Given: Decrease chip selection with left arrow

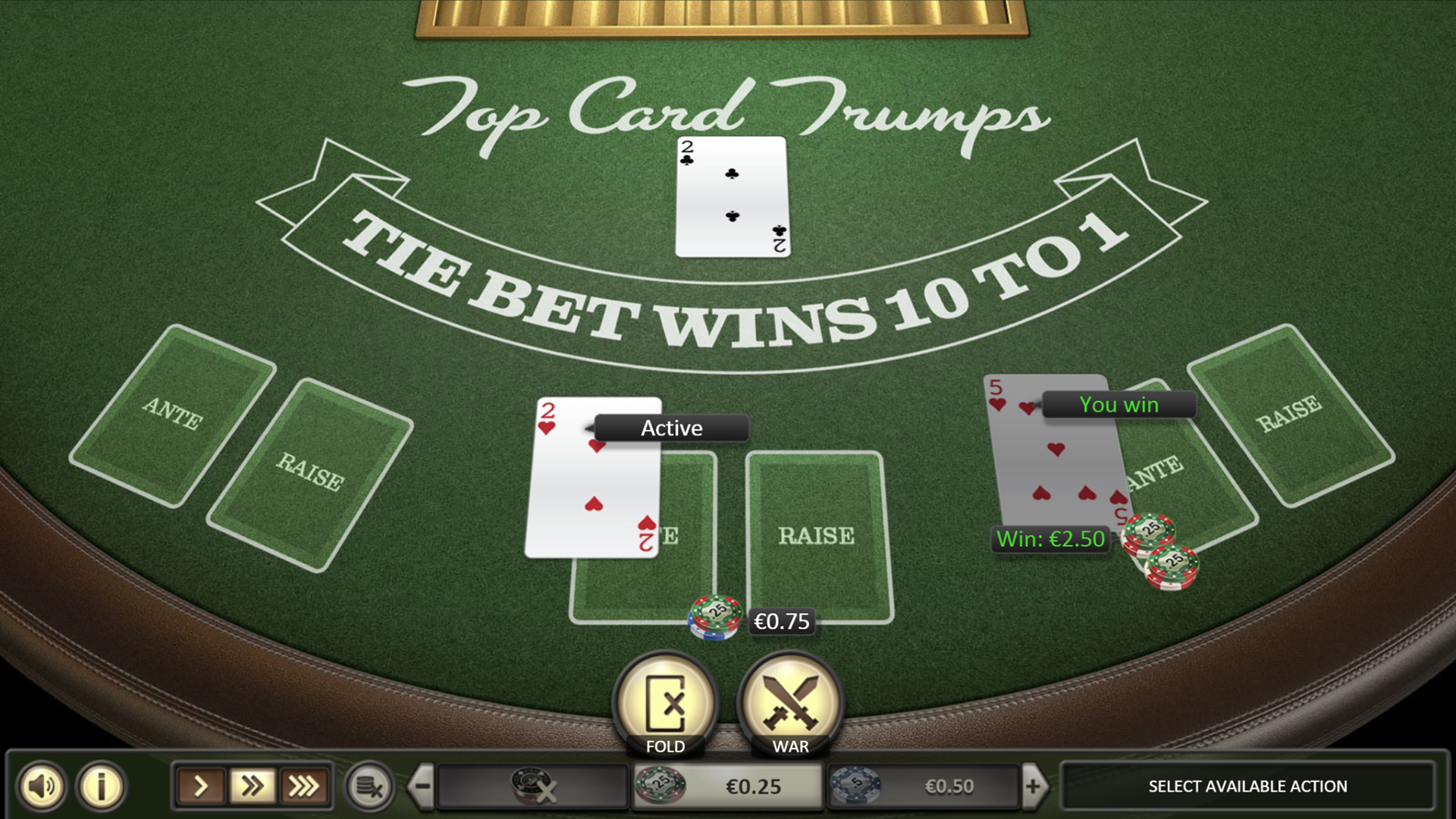Looking at the screenshot, I should point(422,786).
